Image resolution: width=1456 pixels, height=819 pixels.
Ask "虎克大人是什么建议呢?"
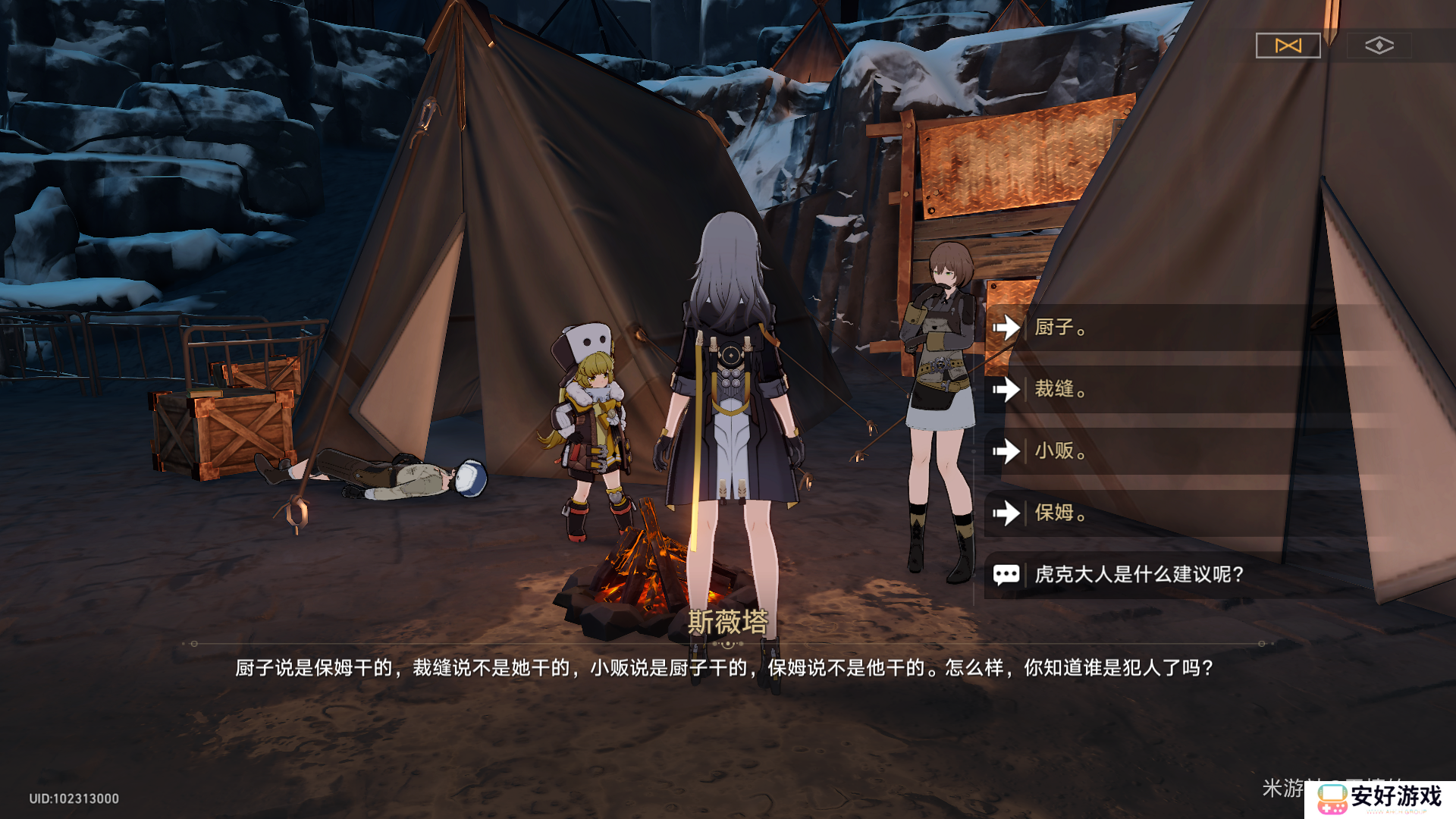click(1137, 574)
